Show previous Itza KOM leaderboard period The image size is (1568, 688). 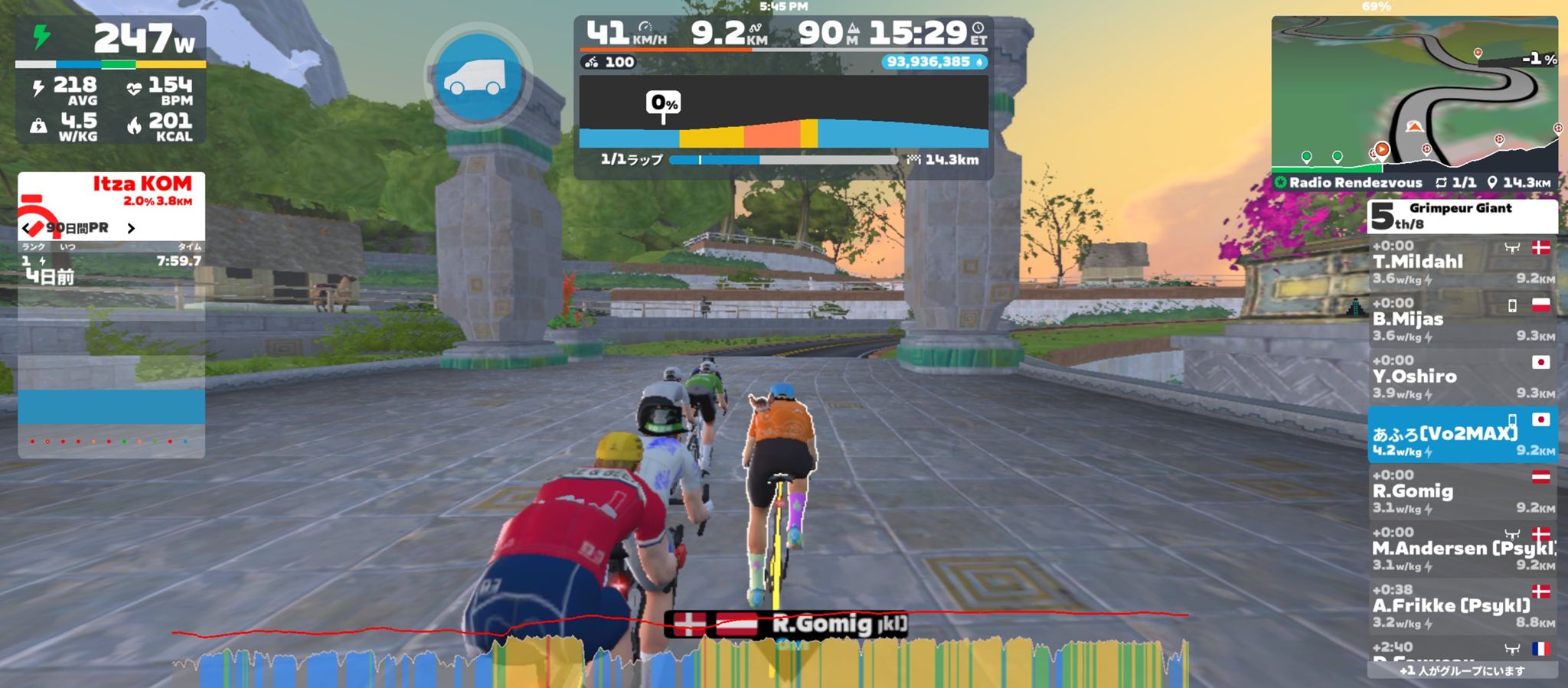pos(28,228)
